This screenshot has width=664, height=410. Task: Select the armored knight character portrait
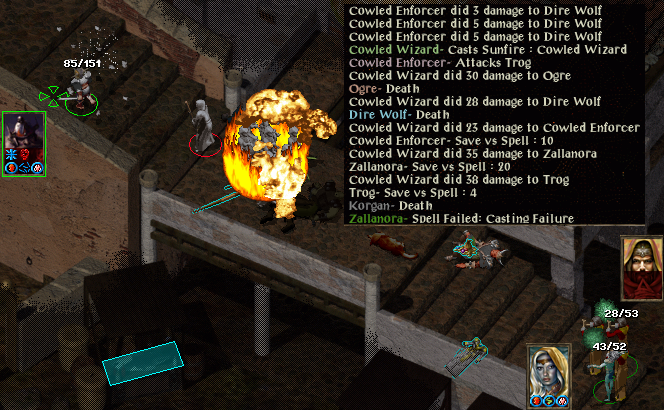click(x=23, y=132)
